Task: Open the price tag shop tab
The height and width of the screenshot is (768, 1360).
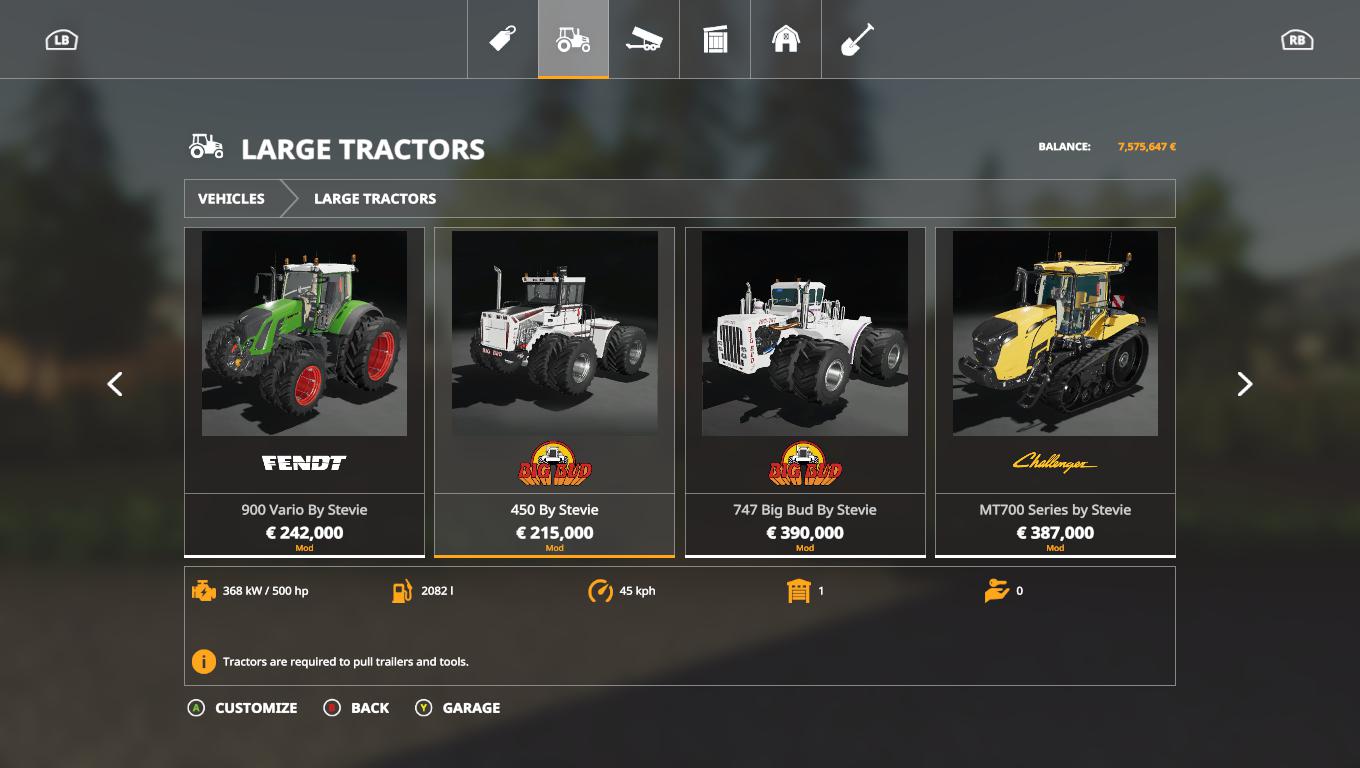Action: click(x=502, y=39)
